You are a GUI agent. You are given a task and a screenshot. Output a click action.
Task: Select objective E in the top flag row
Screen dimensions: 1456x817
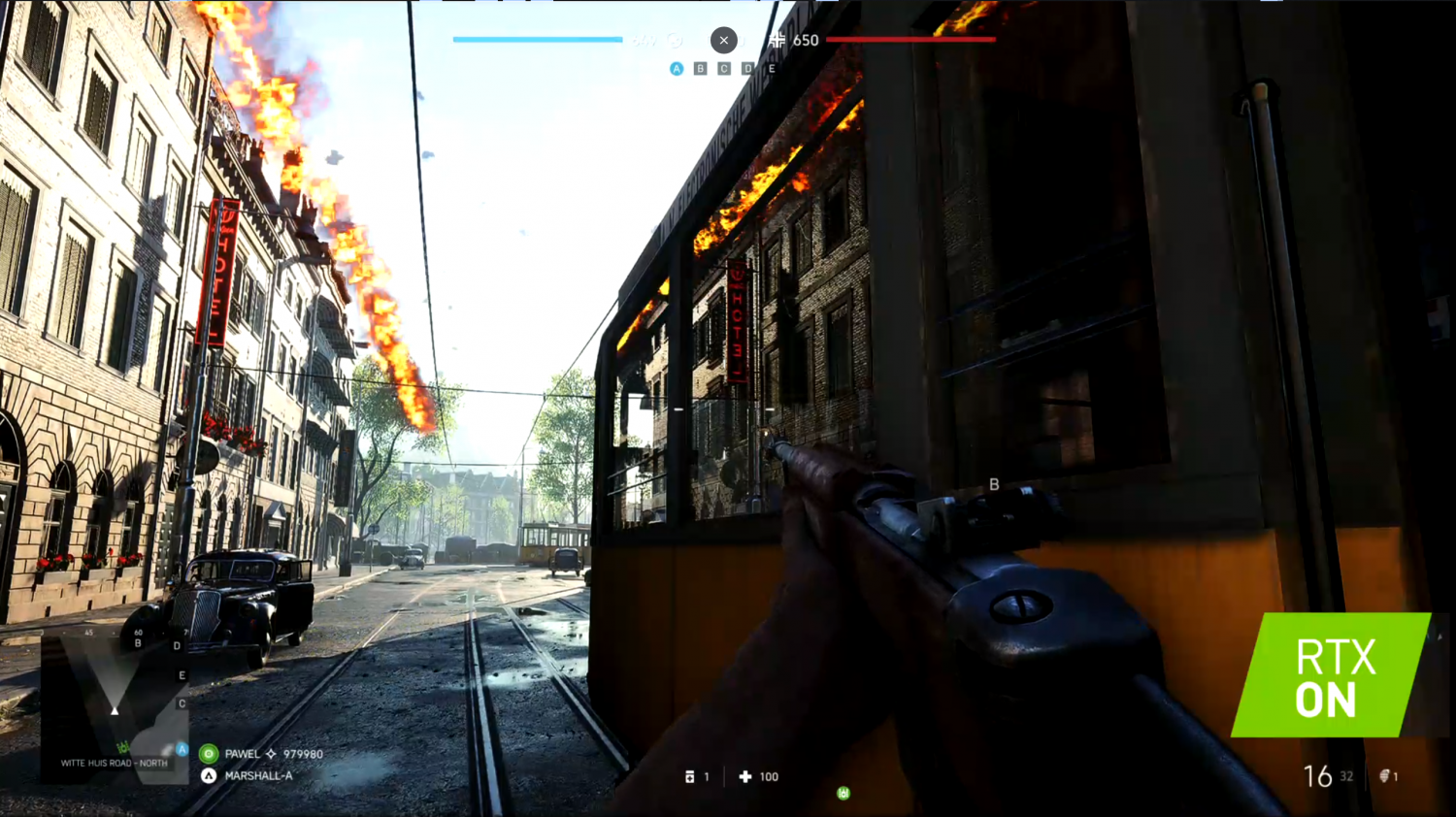(772, 69)
